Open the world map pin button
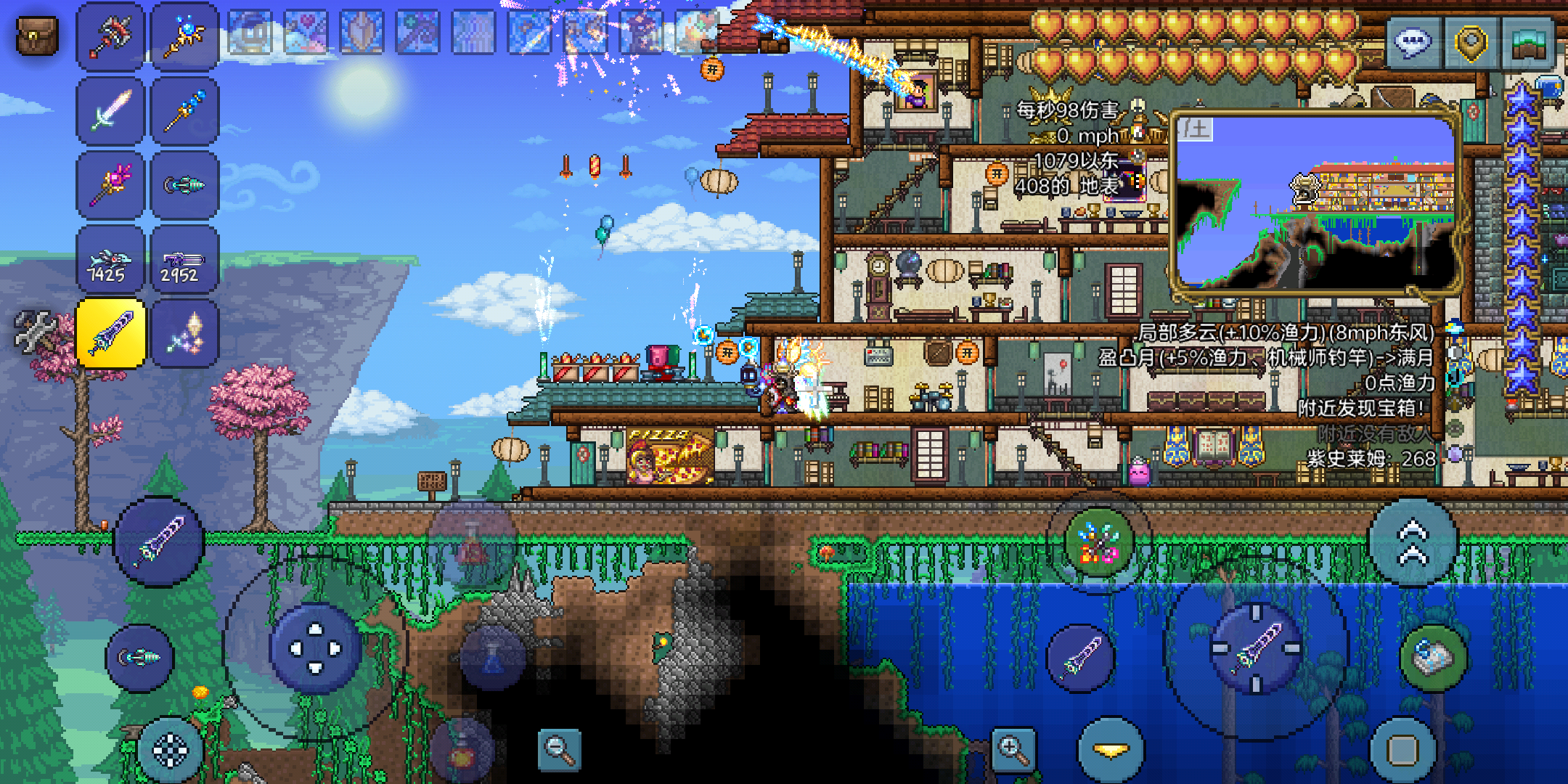This screenshot has width=1568, height=784. pos(1471,43)
